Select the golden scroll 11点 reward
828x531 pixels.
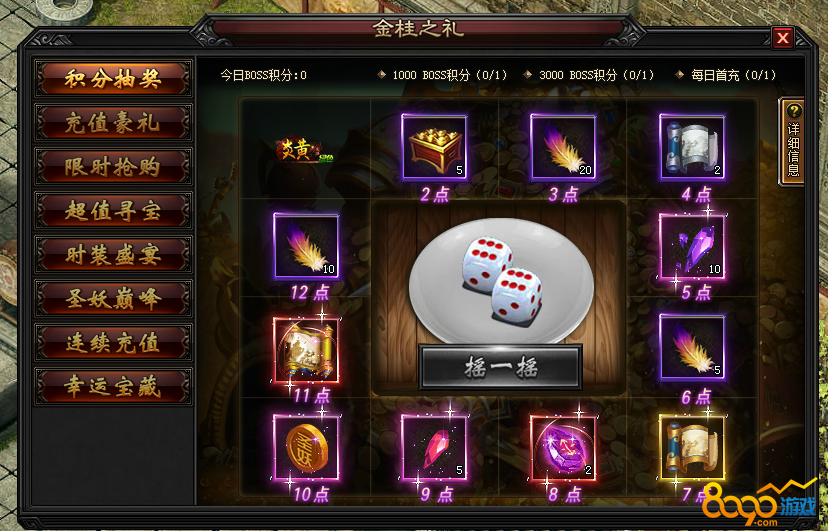[306, 349]
